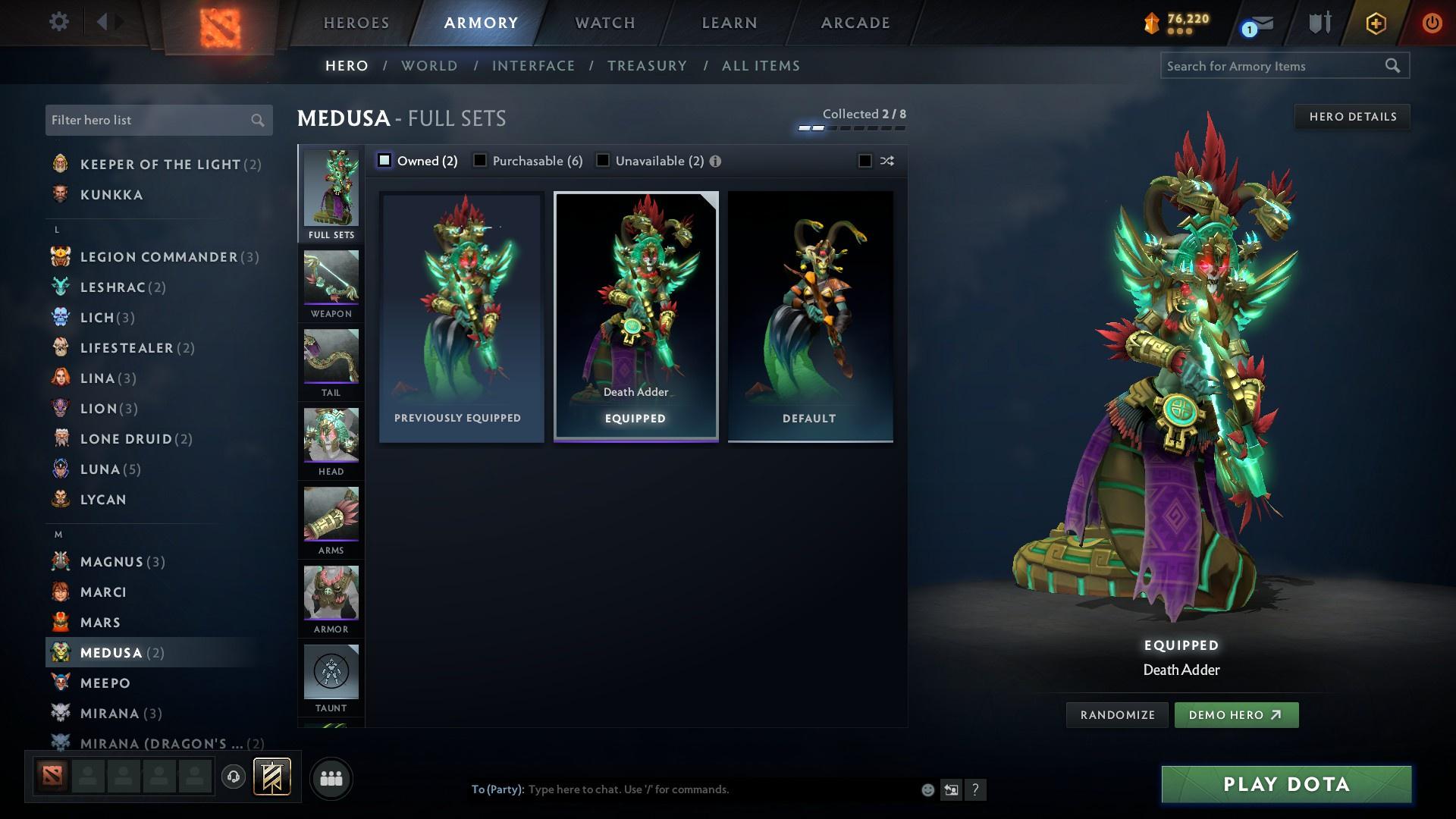The image size is (1456, 819).
Task: Open the Tail item slot
Action: pyautogui.click(x=331, y=361)
